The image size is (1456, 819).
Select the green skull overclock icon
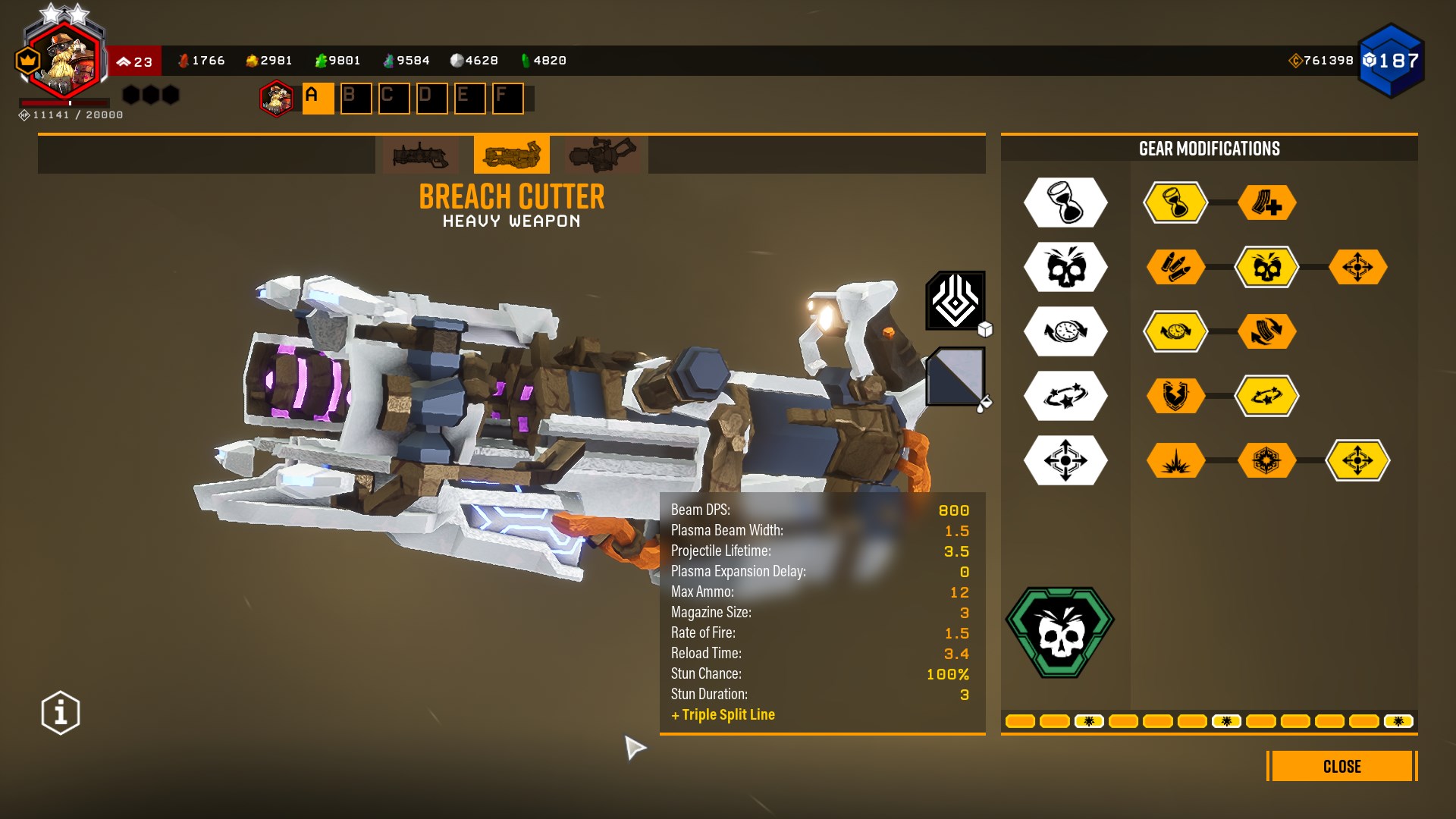click(x=1060, y=632)
